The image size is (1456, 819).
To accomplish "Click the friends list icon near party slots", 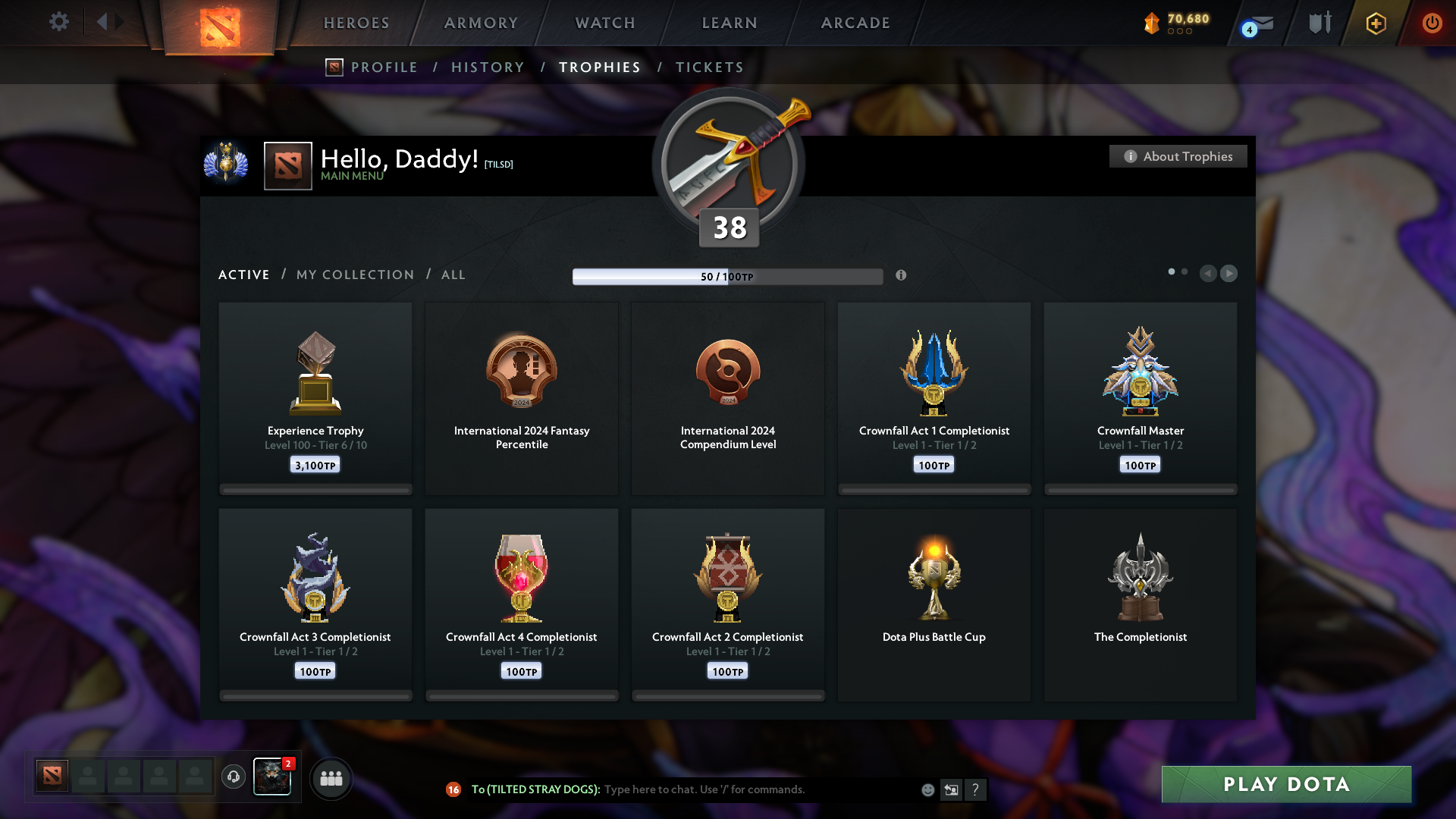I will pos(331,777).
